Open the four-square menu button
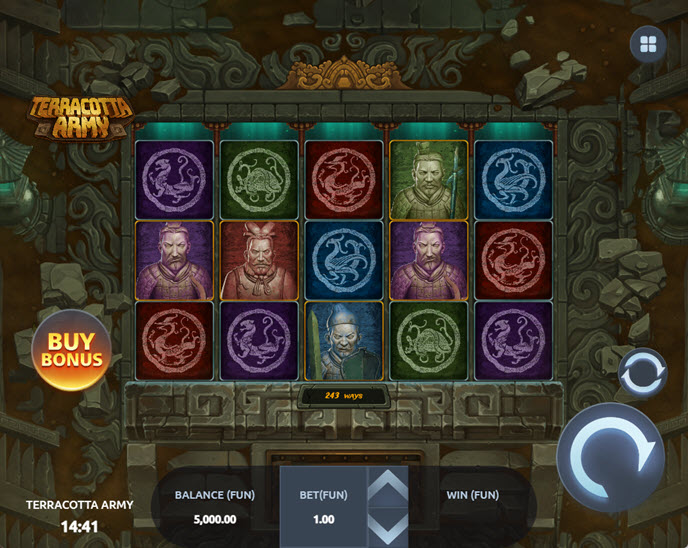The width and height of the screenshot is (688, 548). point(648,44)
